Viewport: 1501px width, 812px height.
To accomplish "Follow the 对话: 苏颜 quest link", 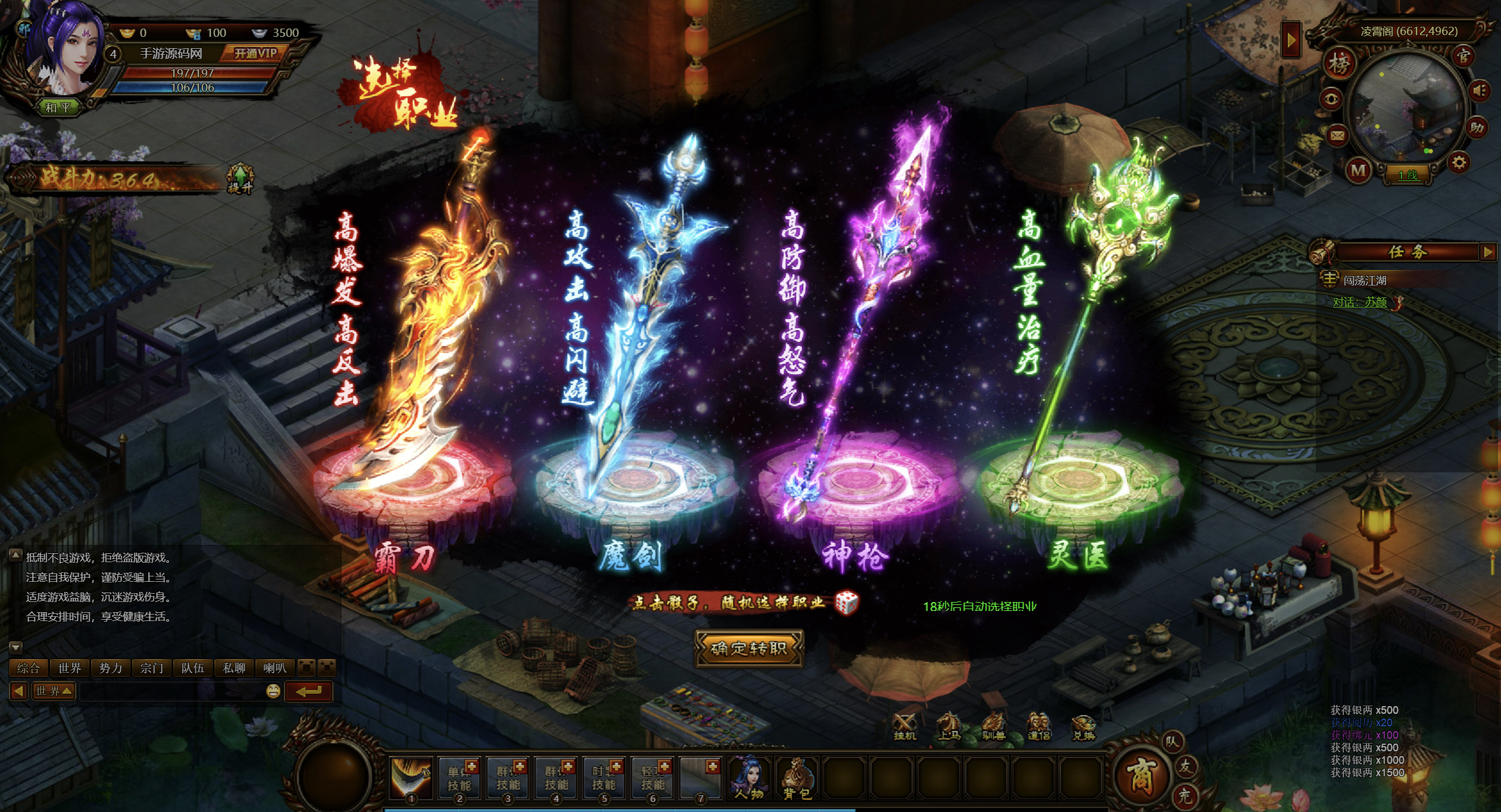I will (x=1360, y=302).
